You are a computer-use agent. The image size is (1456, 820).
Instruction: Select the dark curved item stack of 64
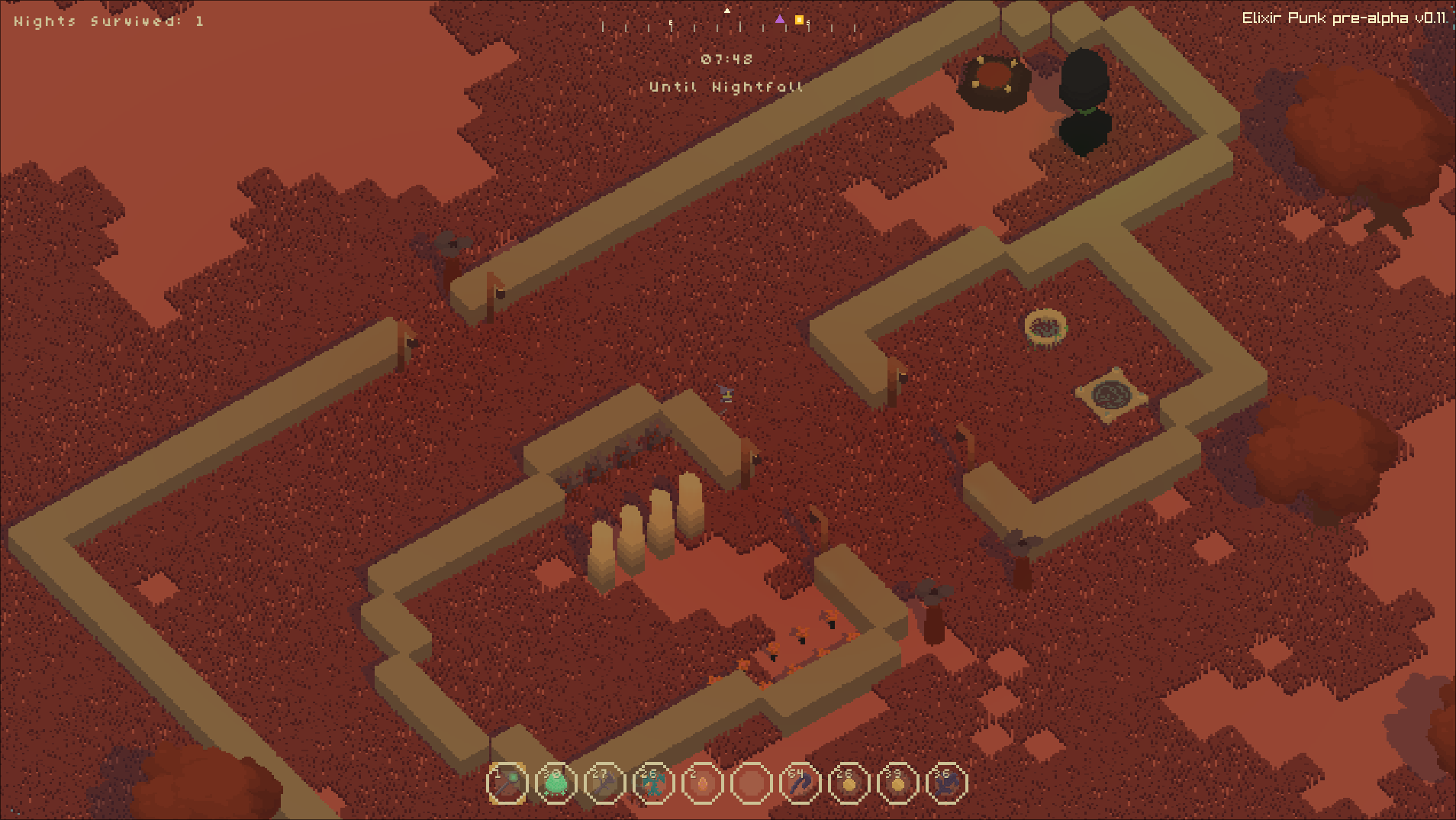(800, 783)
